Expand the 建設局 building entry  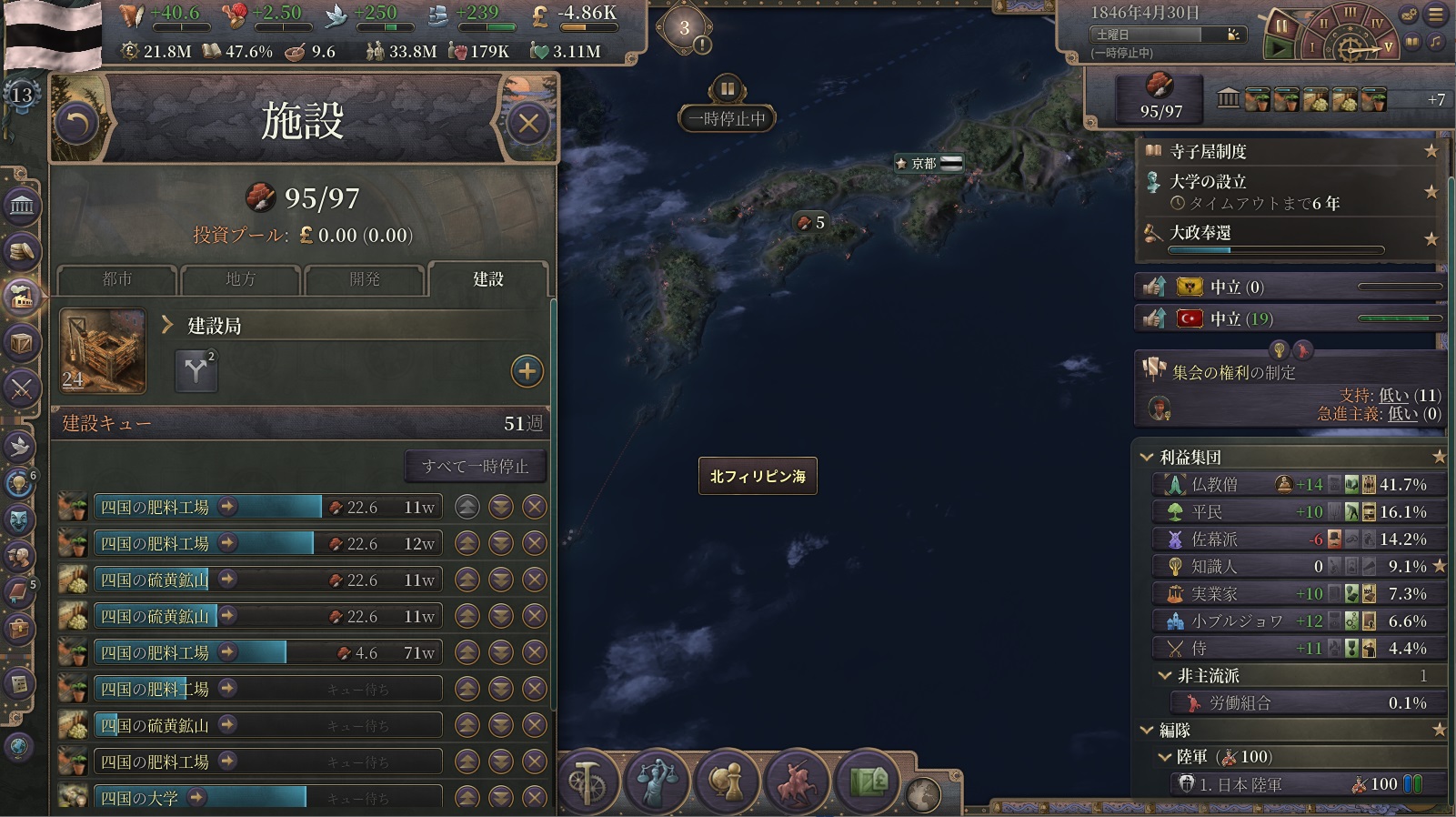tap(167, 325)
